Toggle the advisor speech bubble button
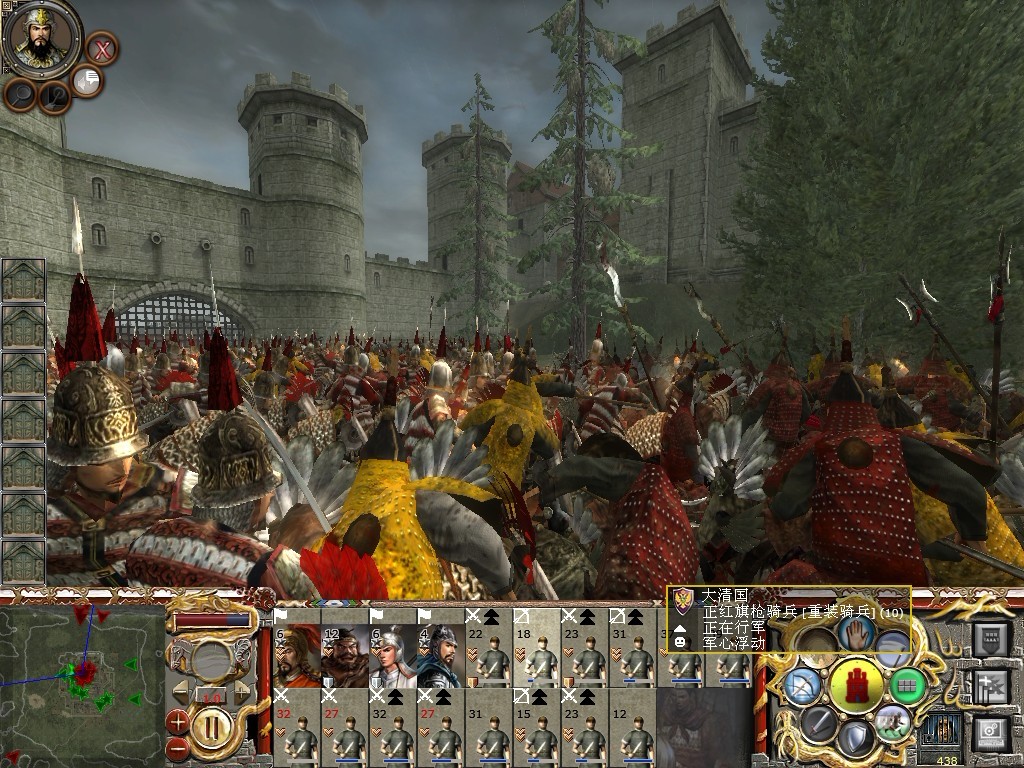1024x768 pixels. 87,81
